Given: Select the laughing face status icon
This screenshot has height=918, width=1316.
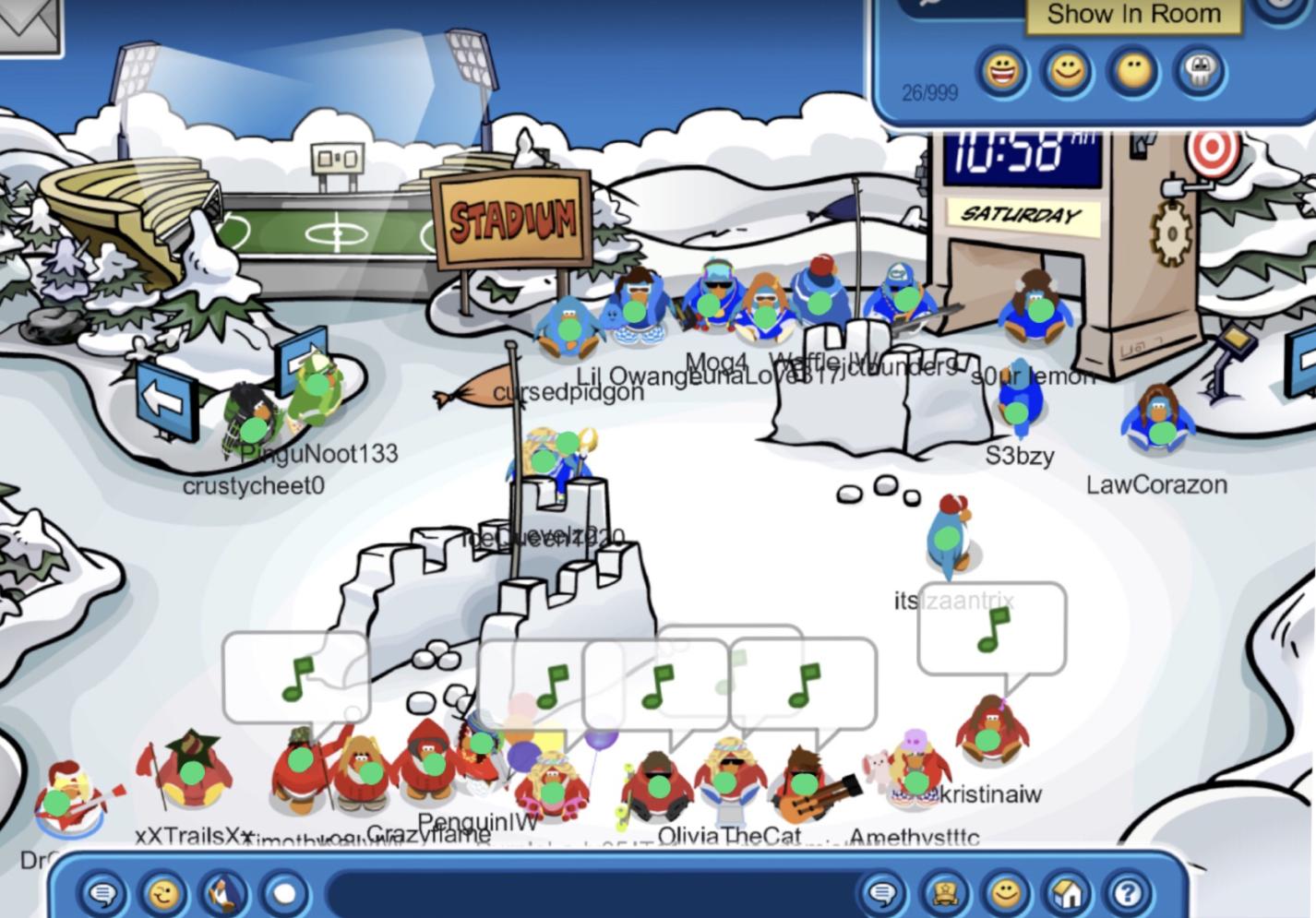Looking at the screenshot, I should tap(1002, 71).
